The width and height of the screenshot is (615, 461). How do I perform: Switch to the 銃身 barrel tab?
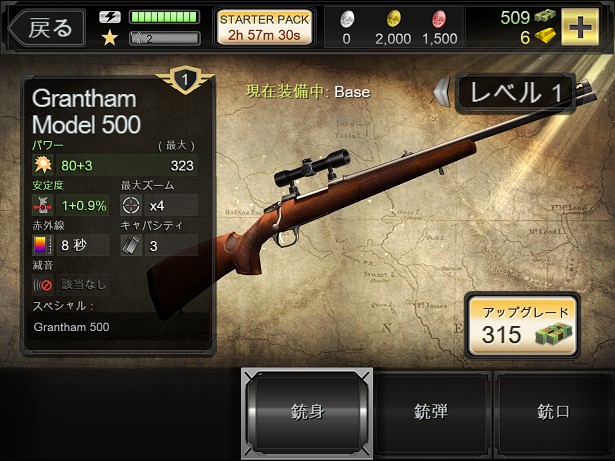point(307,411)
